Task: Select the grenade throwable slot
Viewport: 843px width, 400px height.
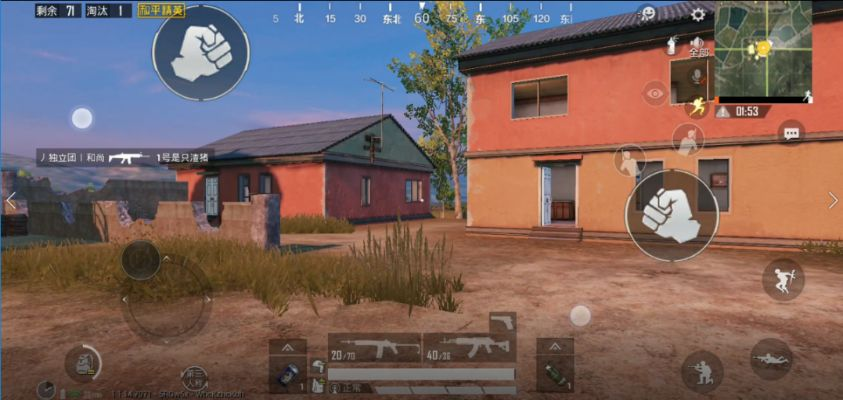Action: coord(555,375)
